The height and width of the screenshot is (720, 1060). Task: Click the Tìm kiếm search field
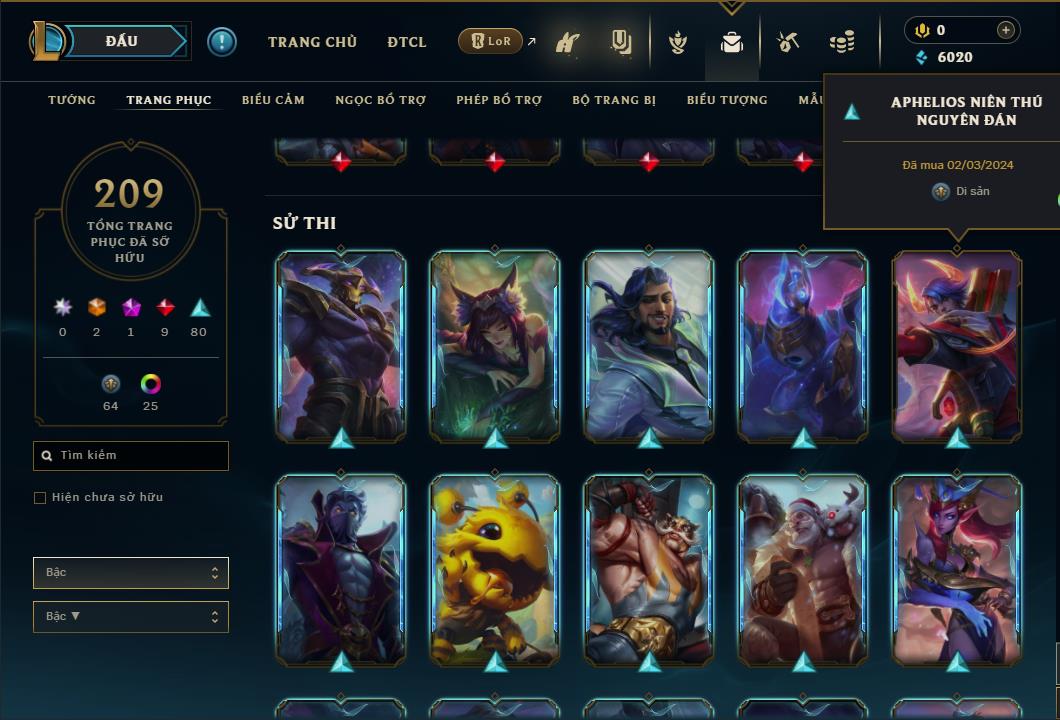(x=131, y=456)
